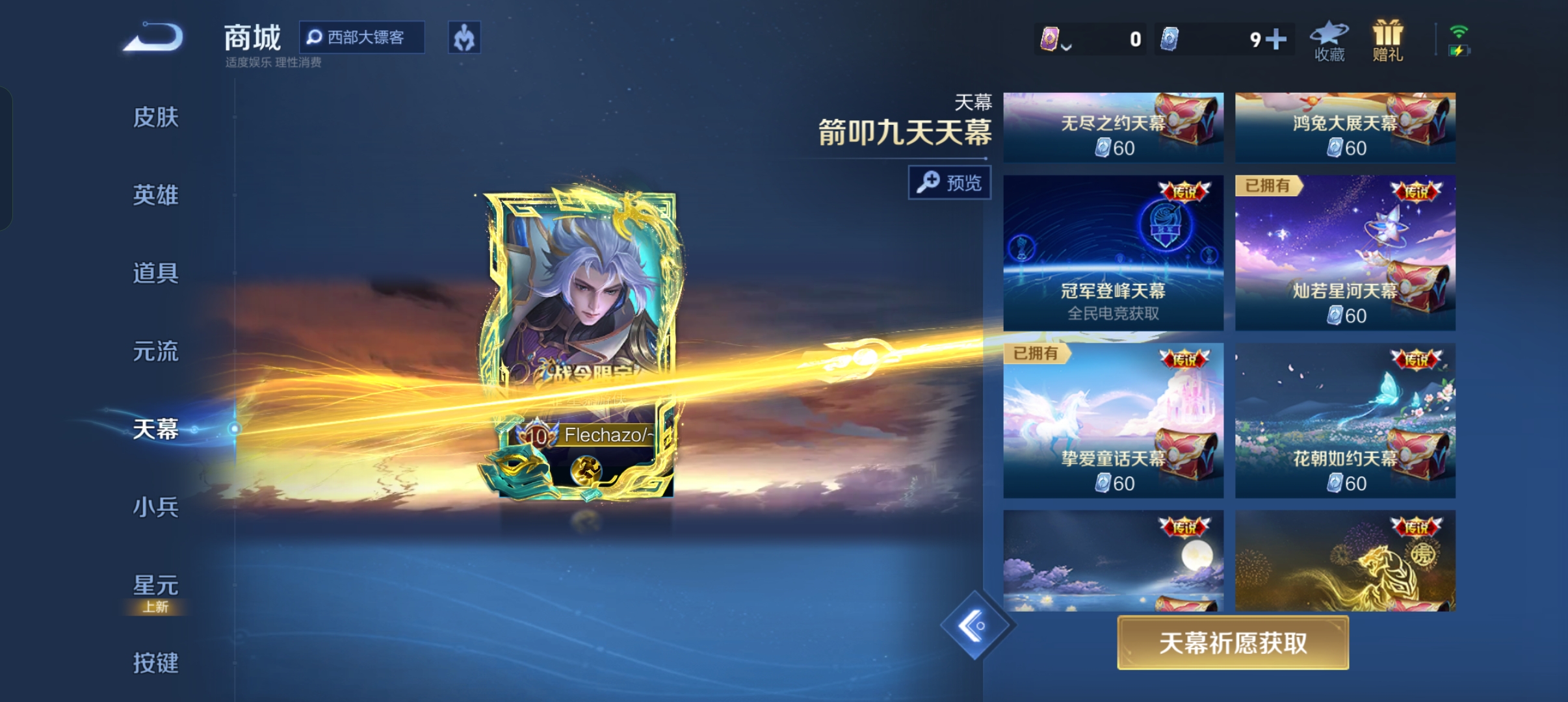The image size is (1568, 702).
Task: Click the guild emblem icon beside the search bar
Action: click(x=464, y=38)
